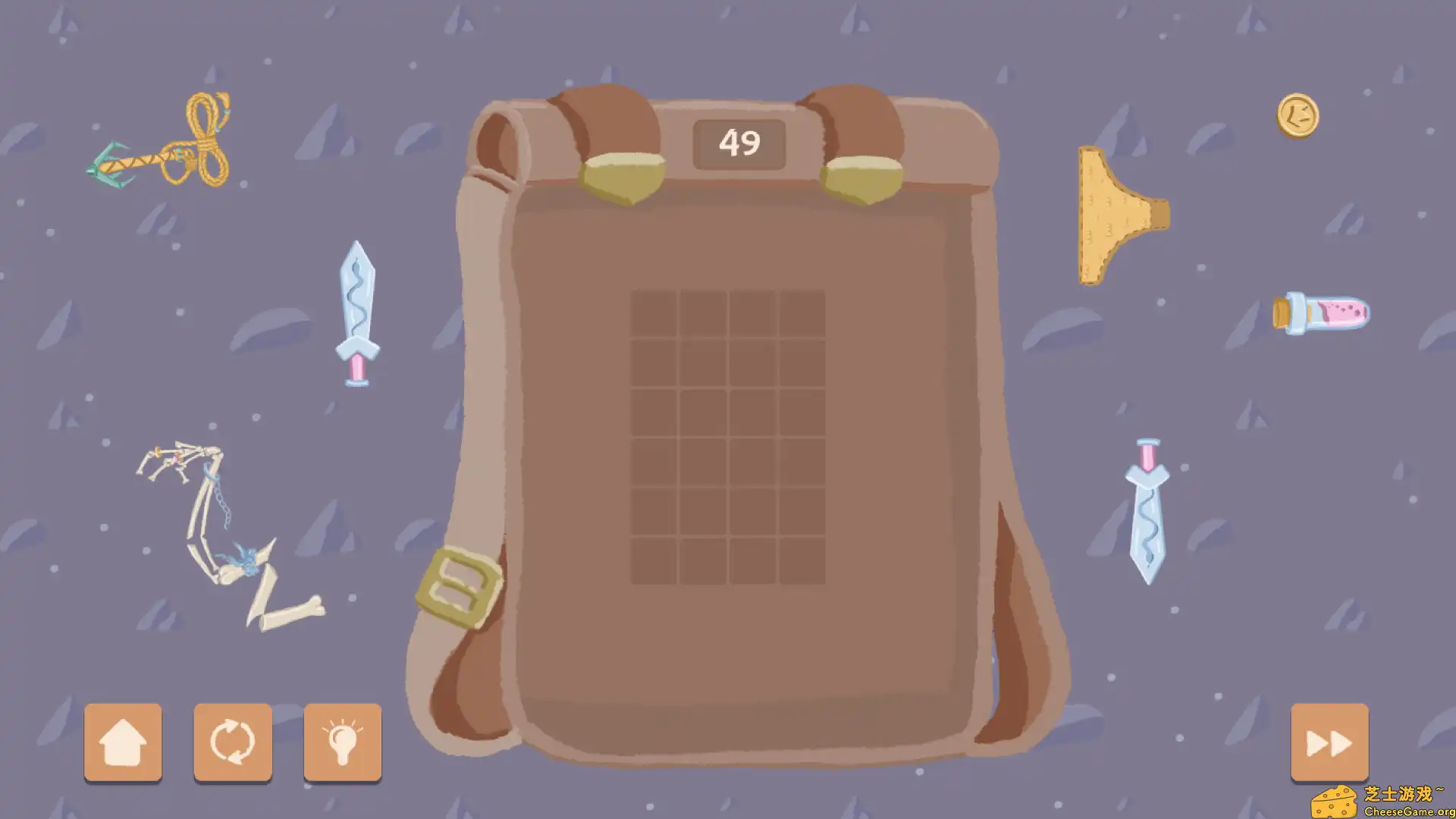
Task: Click the left acorn clasp on the flap
Action: pyautogui.click(x=622, y=178)
